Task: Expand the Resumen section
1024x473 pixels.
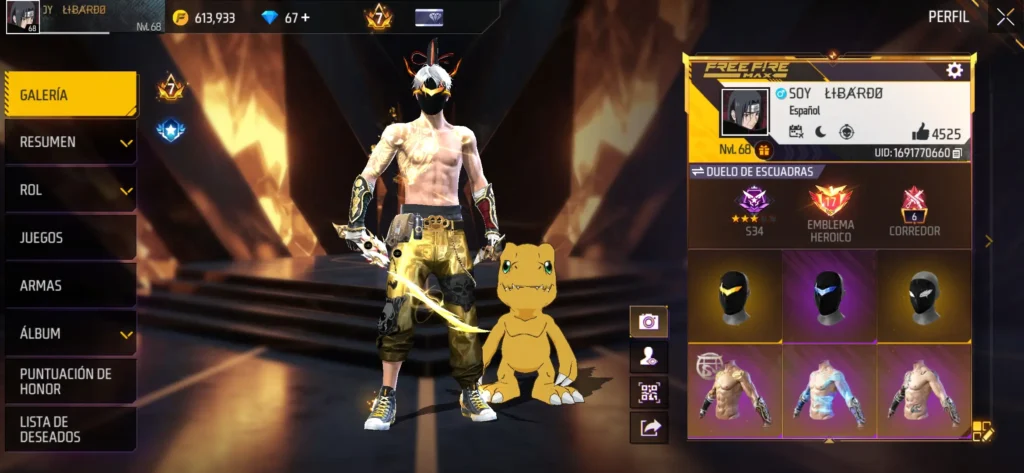Action: click(x=70, y=143)
